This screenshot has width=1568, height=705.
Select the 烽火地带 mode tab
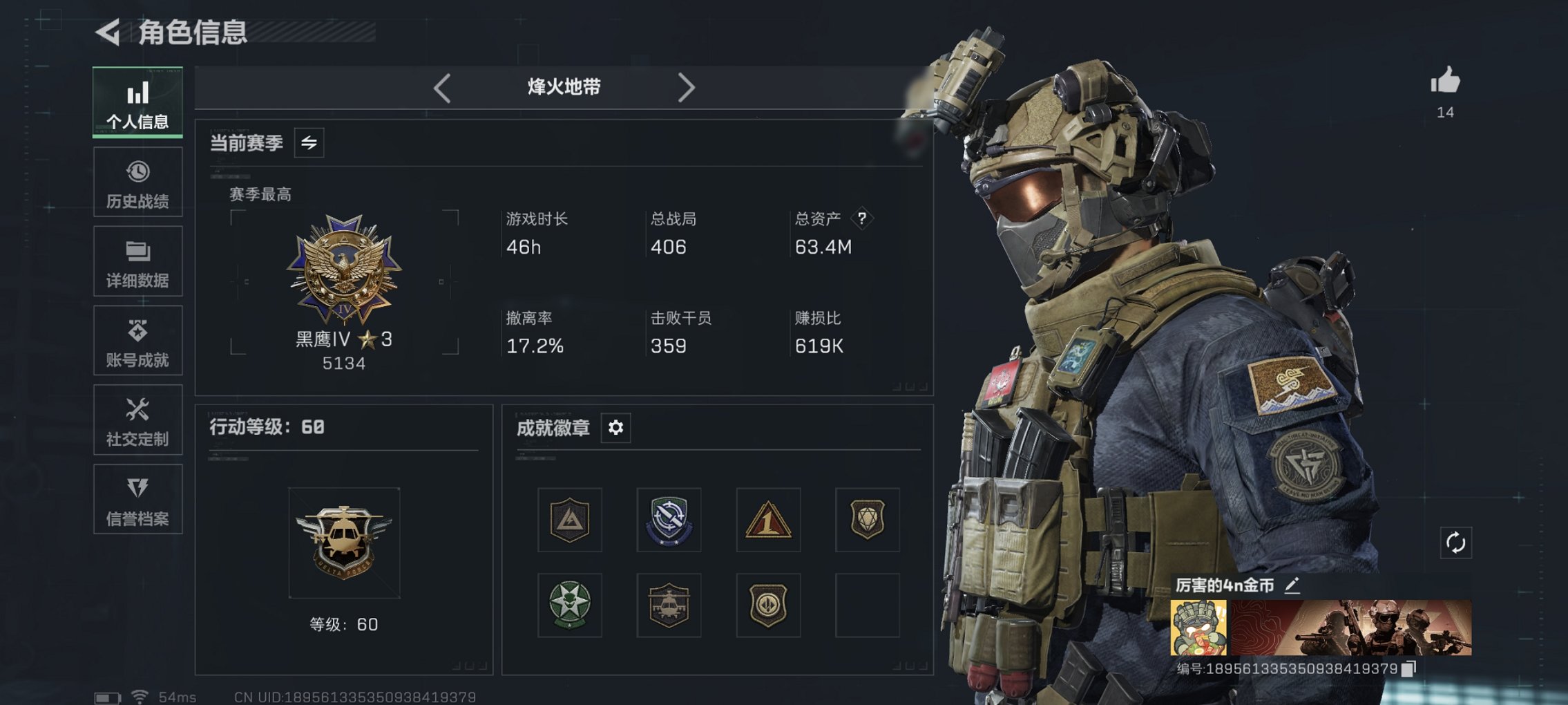coord(562,87)
